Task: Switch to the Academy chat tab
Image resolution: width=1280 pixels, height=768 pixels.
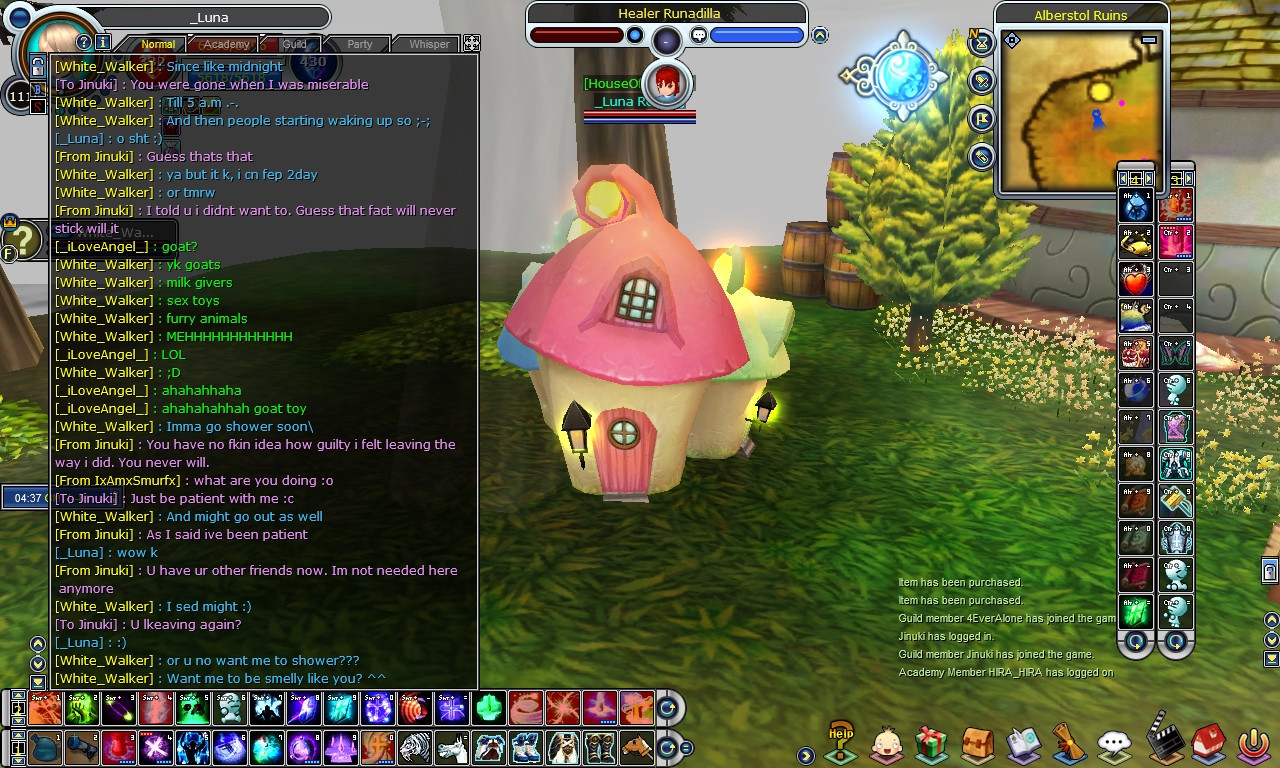Action: coord(227,44)
